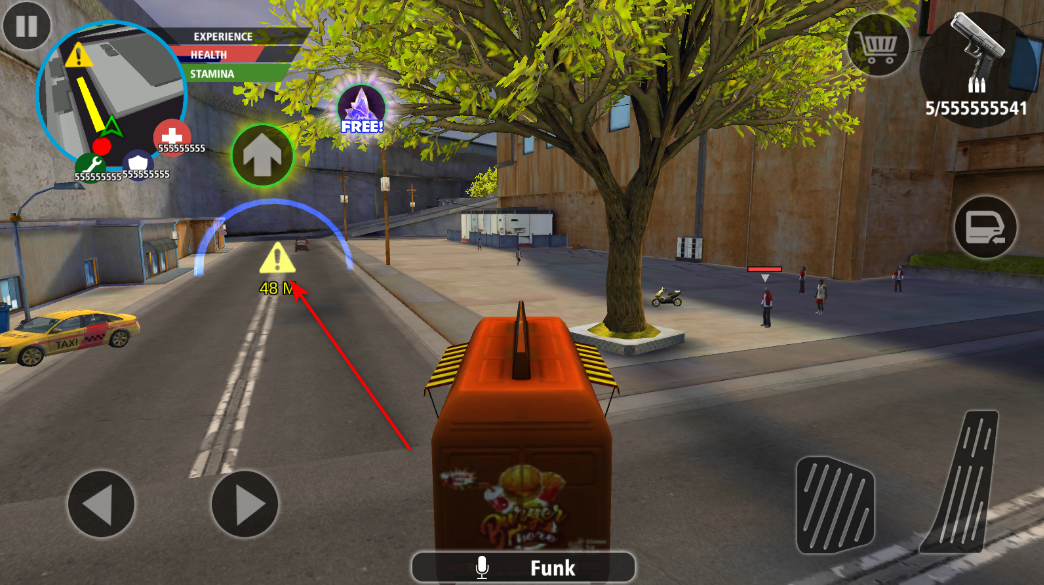Hit the brake pedal
Screen dimensions: 1044x585
click(835, 505)
